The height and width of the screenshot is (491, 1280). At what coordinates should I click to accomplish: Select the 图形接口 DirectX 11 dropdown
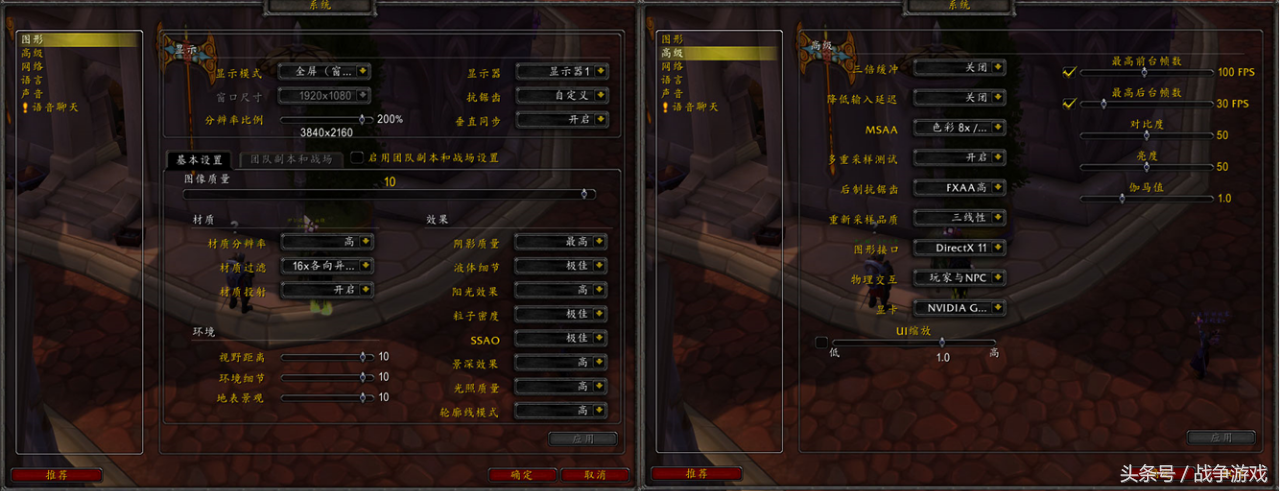pyautogui.click(x=959, y=248)
